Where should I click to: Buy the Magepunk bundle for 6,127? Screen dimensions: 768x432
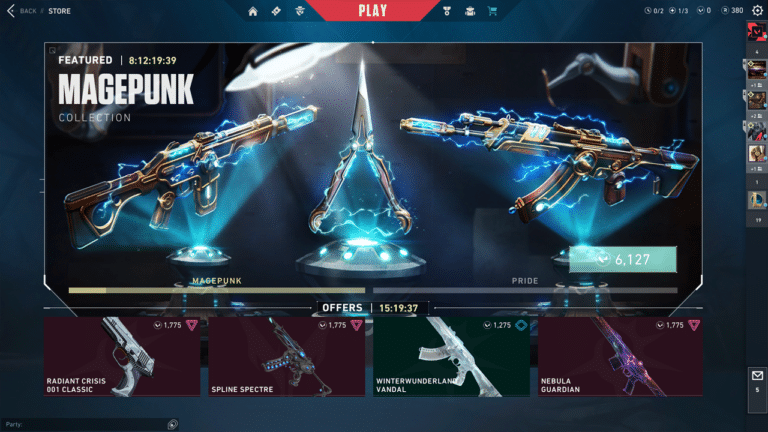pos(623,260)
